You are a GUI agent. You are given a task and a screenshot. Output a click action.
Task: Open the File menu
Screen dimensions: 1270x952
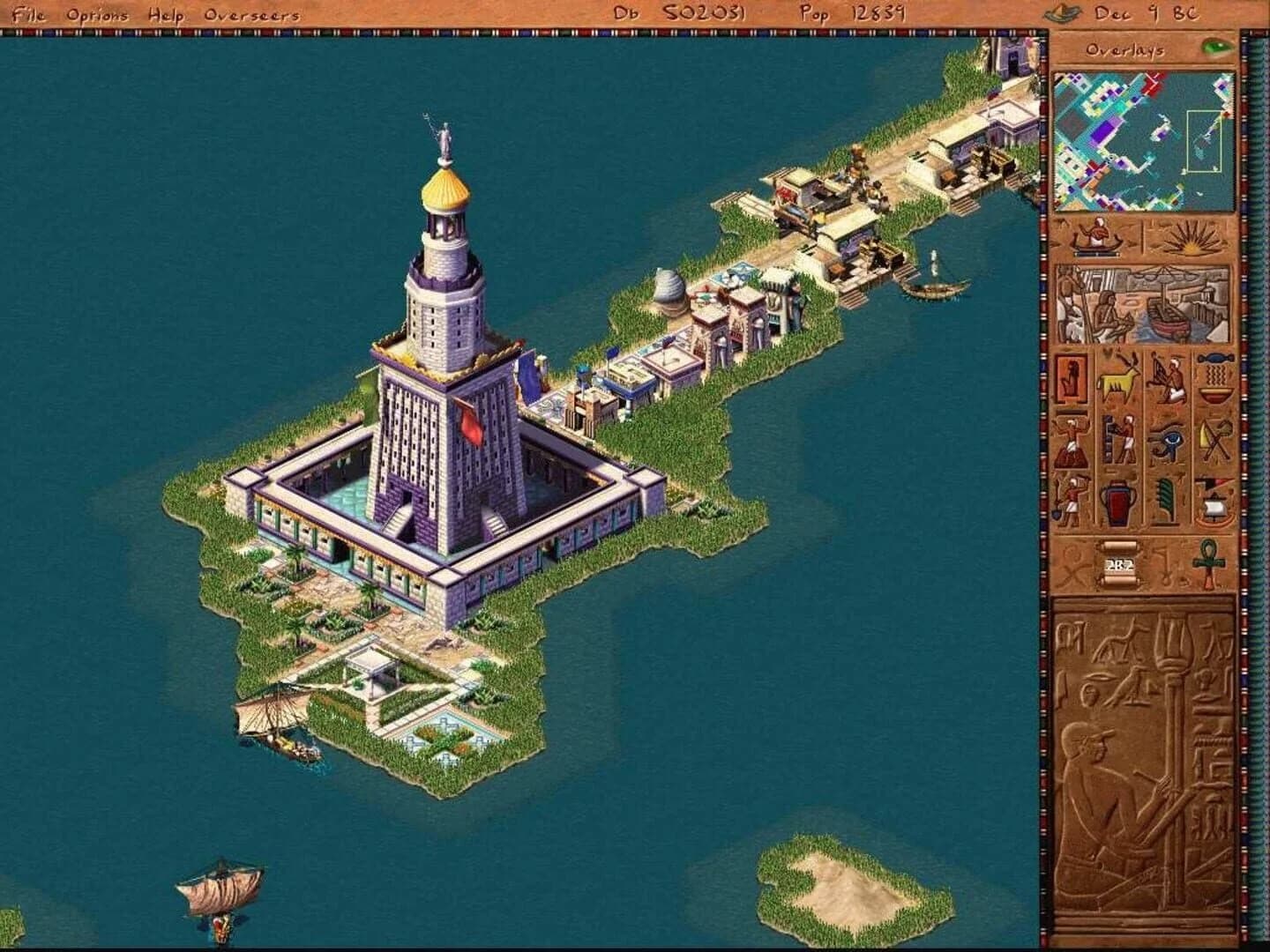[28, 13]
